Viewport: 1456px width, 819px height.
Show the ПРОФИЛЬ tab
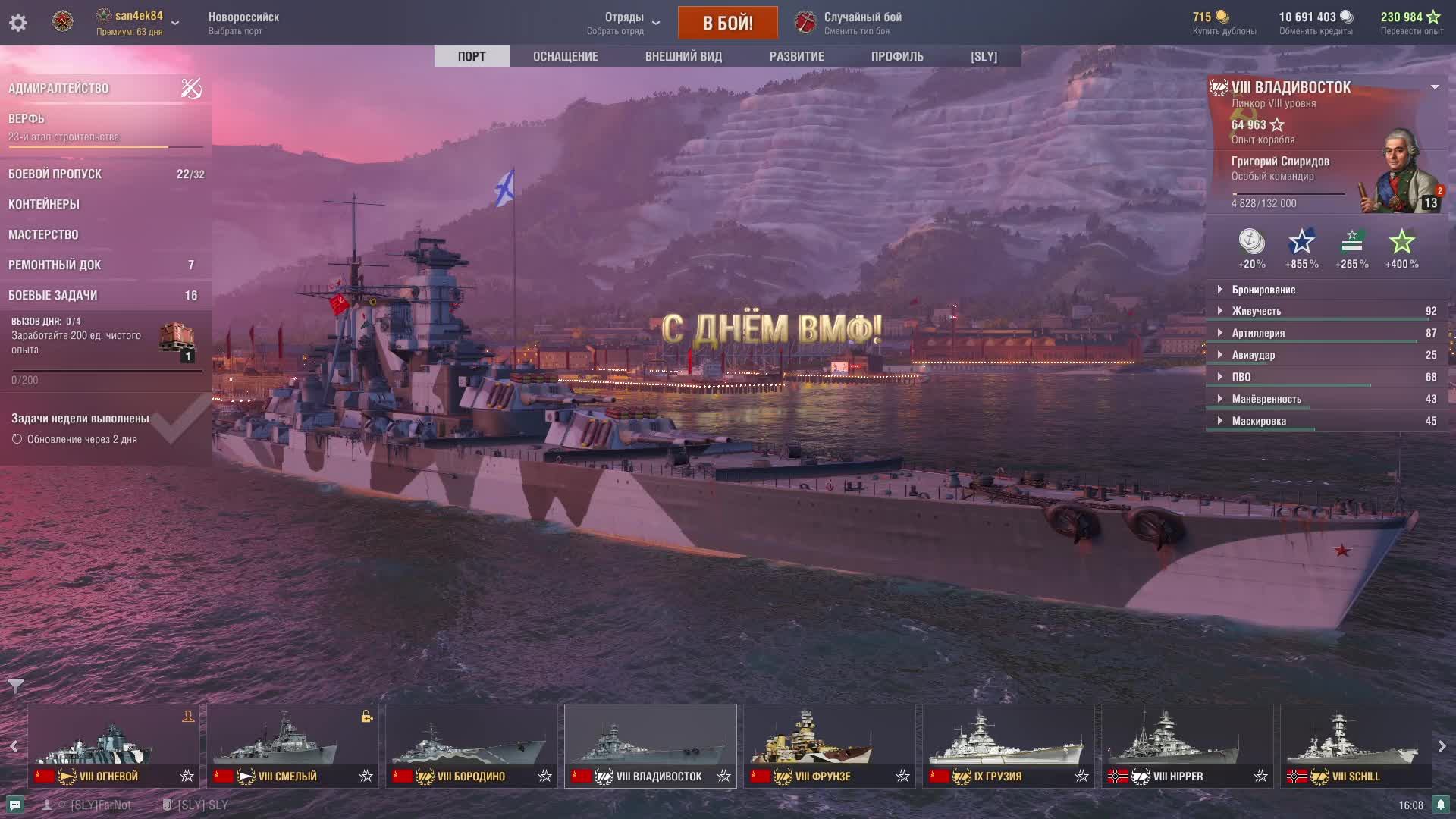(x=897, y=56)
